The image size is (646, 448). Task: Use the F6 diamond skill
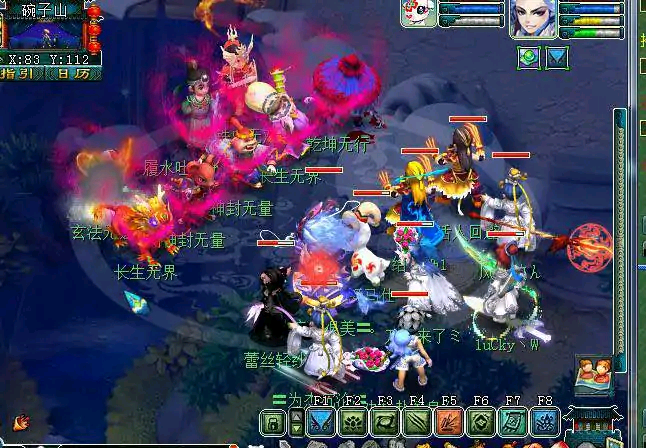pos(481,421)
